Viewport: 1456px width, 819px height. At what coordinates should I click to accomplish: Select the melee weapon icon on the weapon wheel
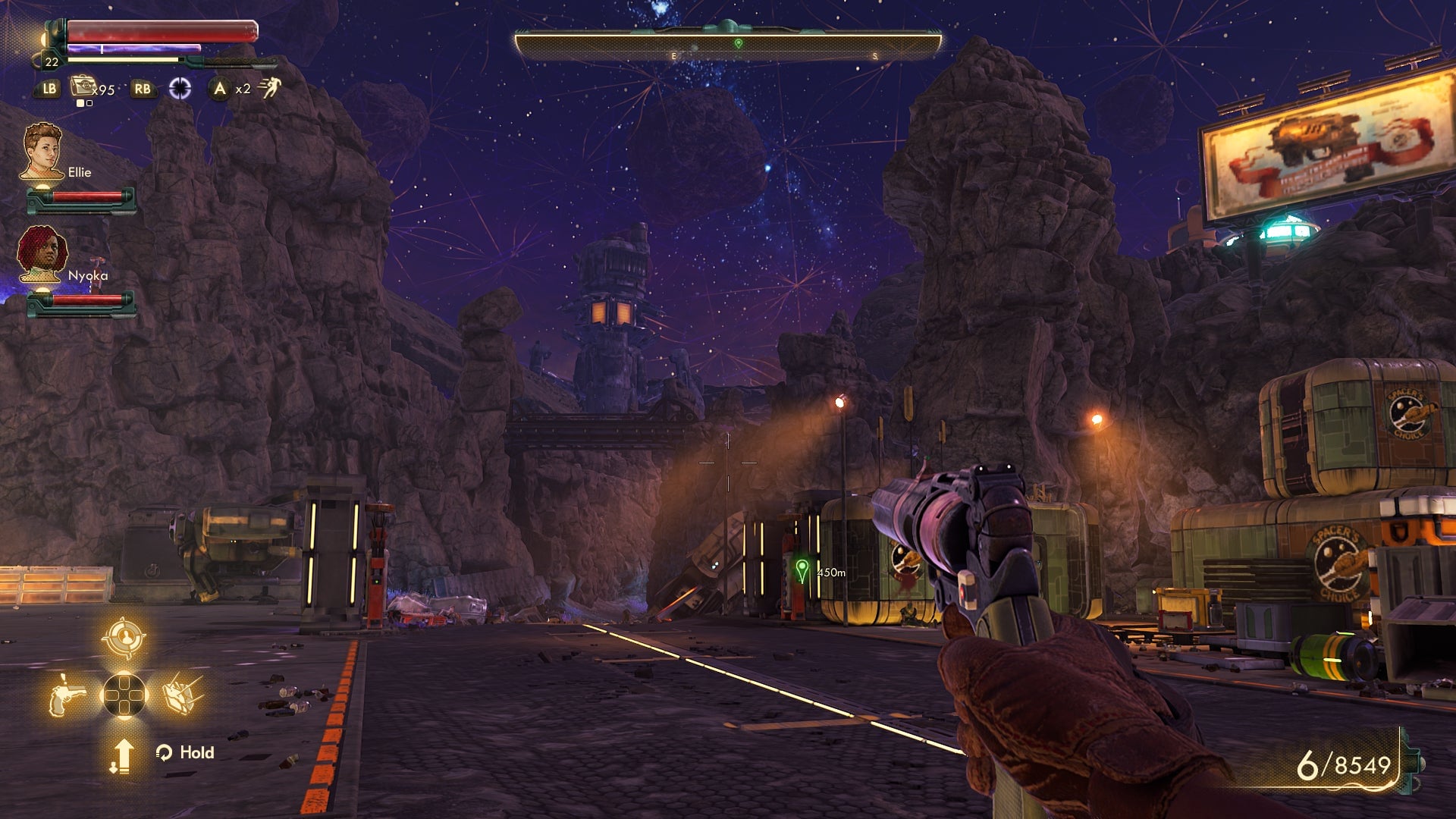(183, 695)
